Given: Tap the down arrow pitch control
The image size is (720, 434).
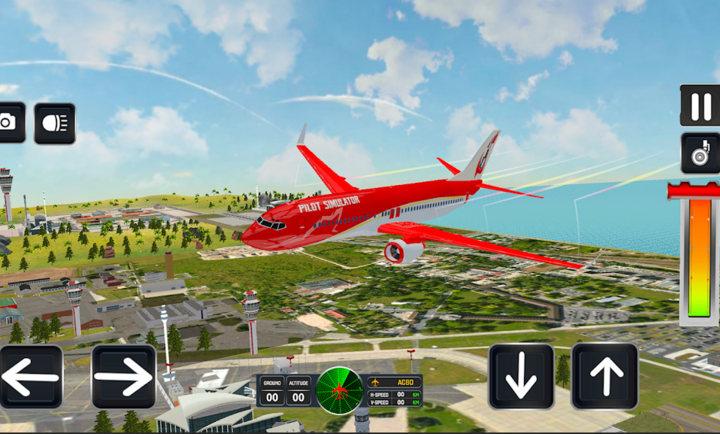Looking at the screenshot, I should [x=521, y=377].
